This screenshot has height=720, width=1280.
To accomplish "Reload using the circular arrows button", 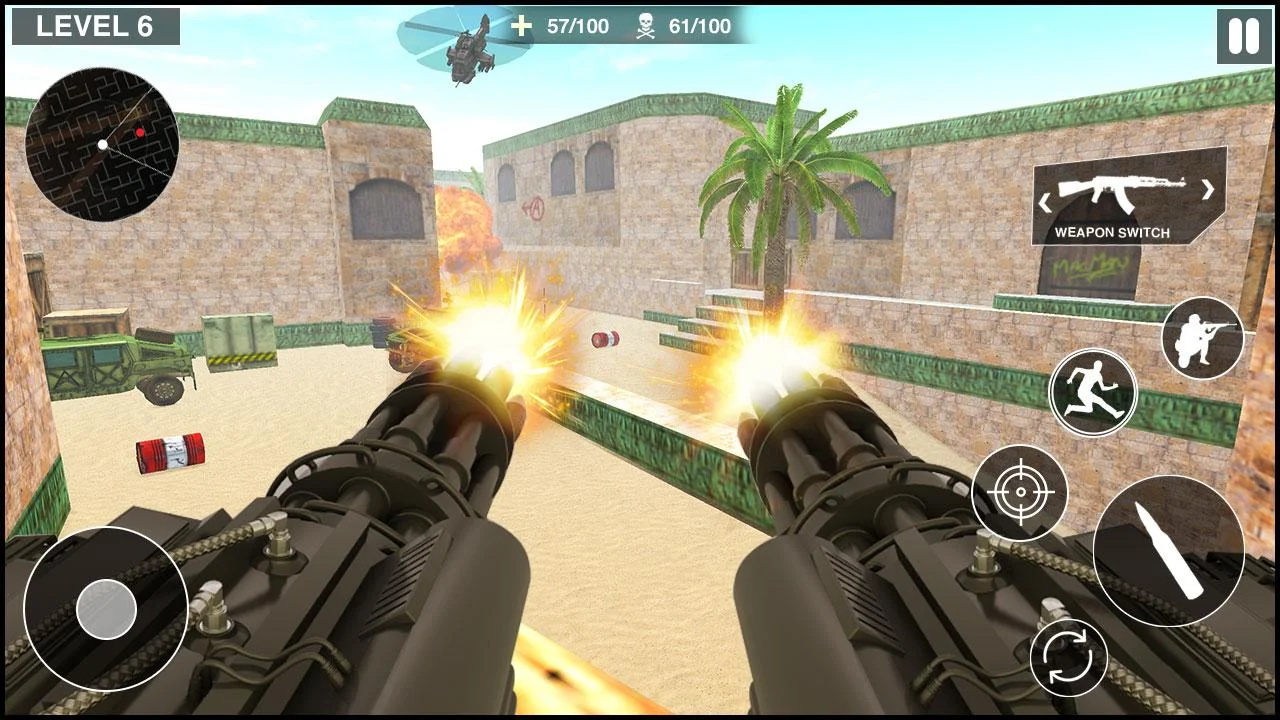I will tap(1069, 658).
